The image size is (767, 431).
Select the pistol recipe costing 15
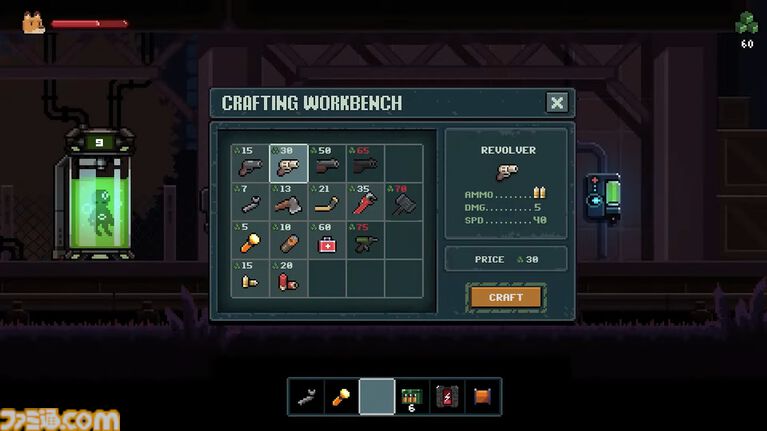[251, 164]
